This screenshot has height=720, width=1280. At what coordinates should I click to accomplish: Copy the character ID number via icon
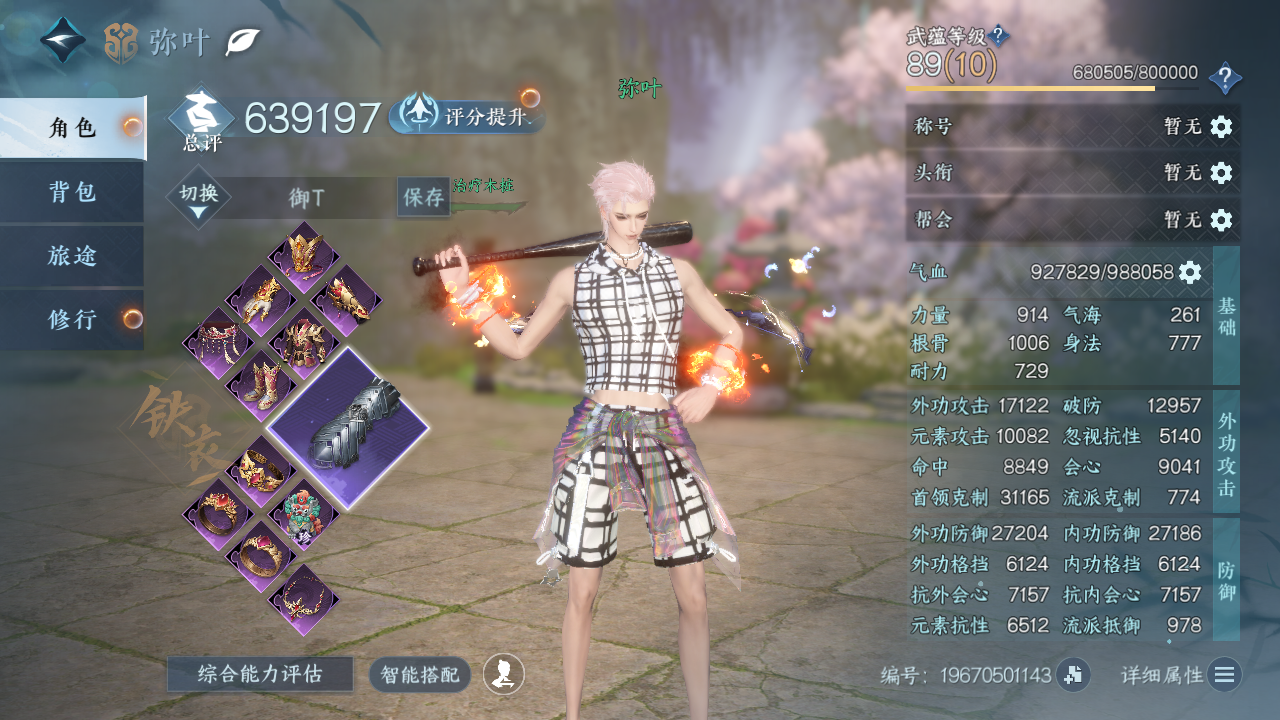tap(1073, 675)
